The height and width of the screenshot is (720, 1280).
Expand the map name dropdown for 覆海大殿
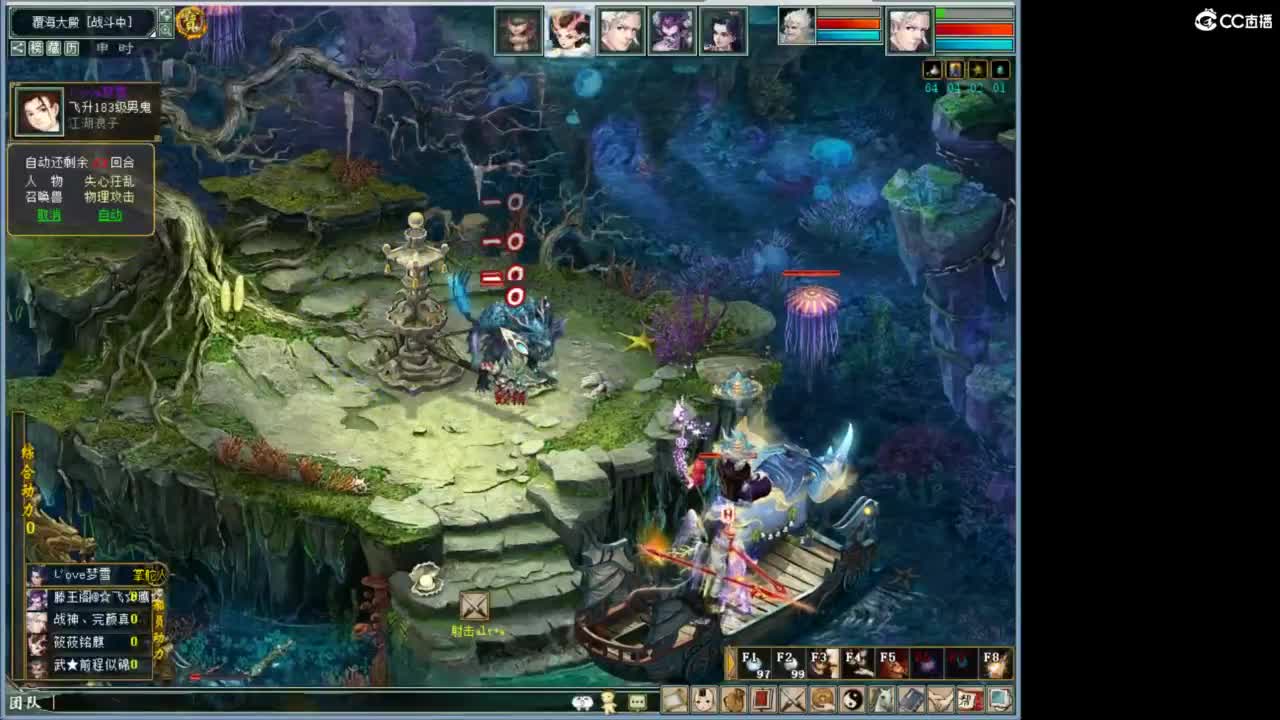152,33
